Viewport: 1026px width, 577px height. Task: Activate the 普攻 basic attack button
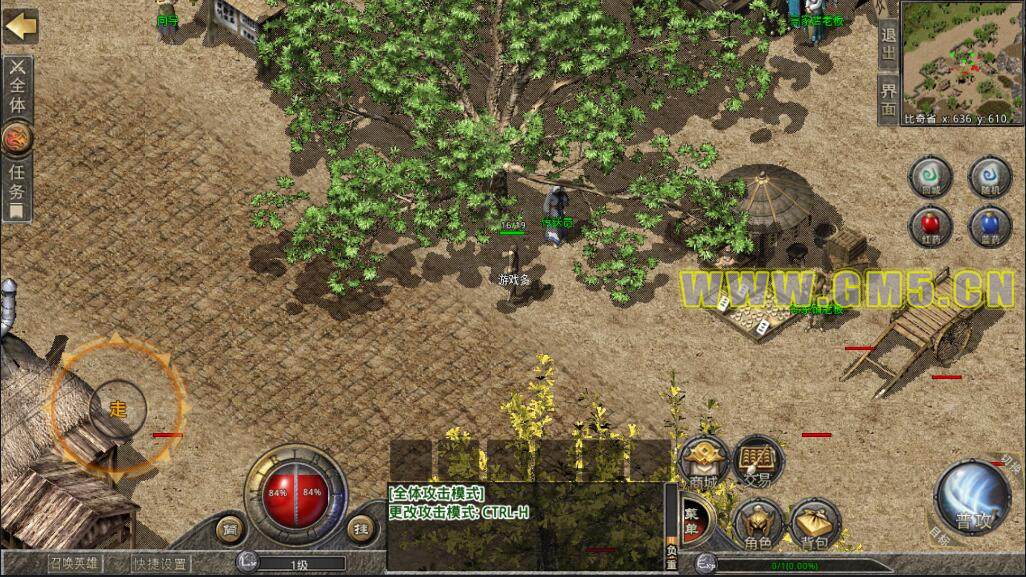point(969,497)
